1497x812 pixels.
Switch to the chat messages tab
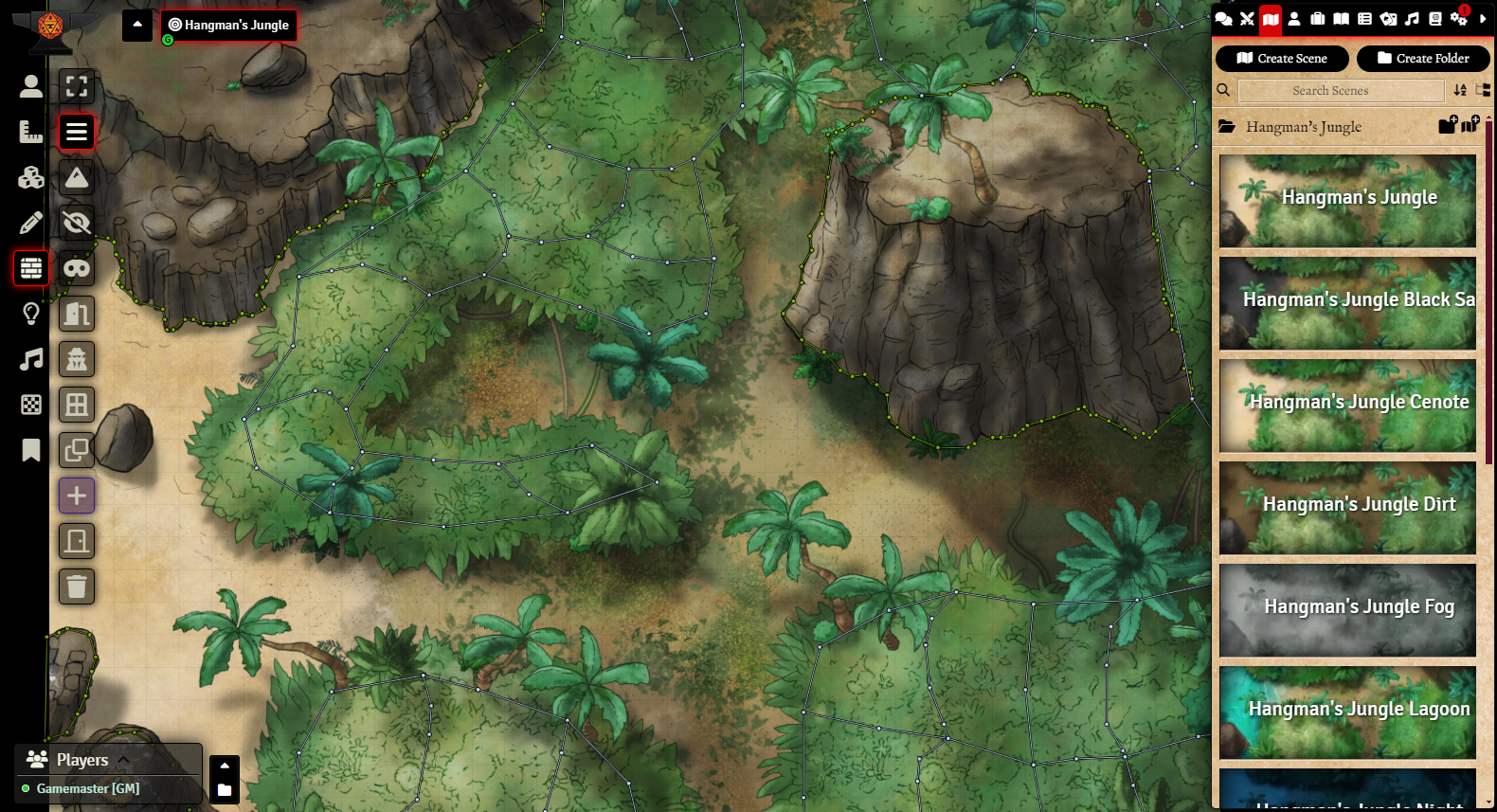(1223, 19)
